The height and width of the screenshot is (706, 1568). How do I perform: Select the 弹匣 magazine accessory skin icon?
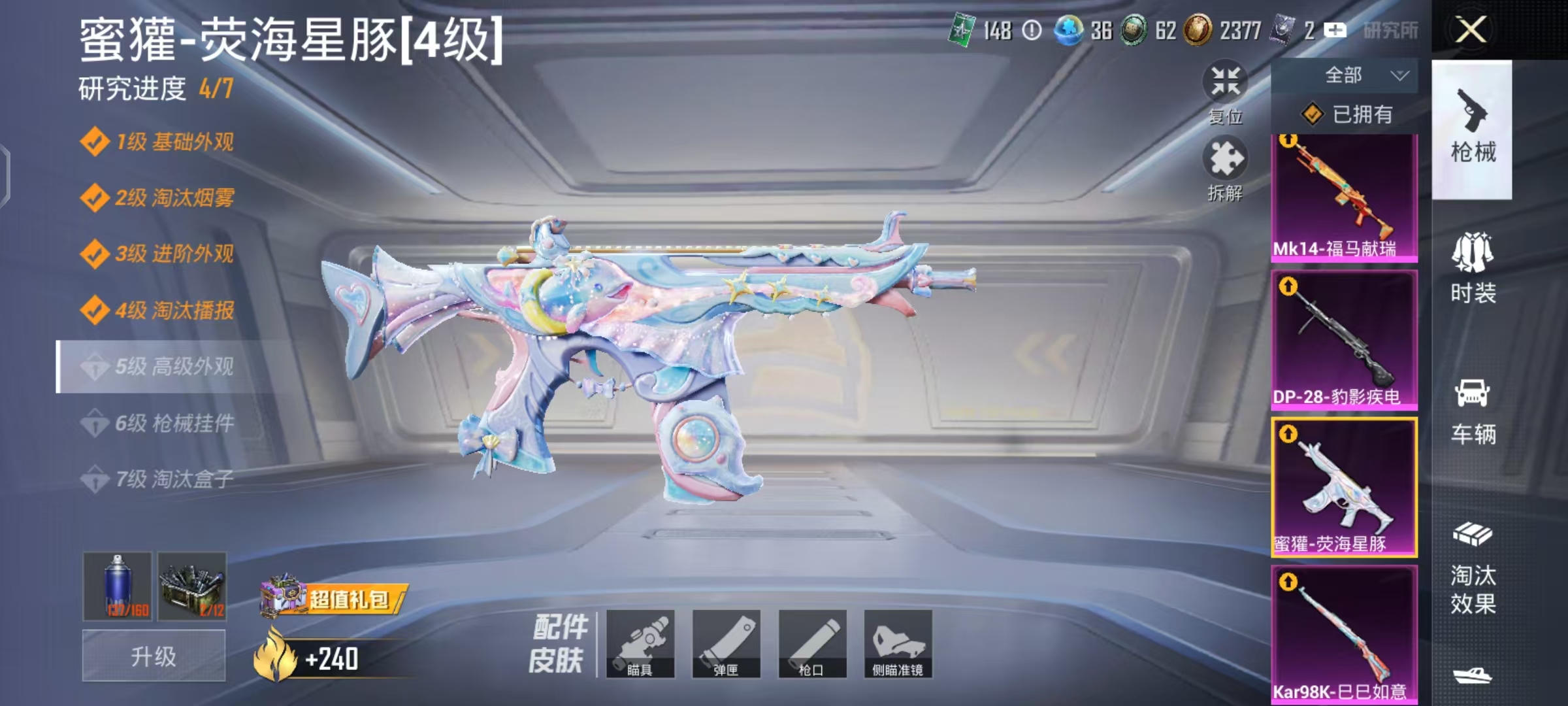tap(728, 644)
